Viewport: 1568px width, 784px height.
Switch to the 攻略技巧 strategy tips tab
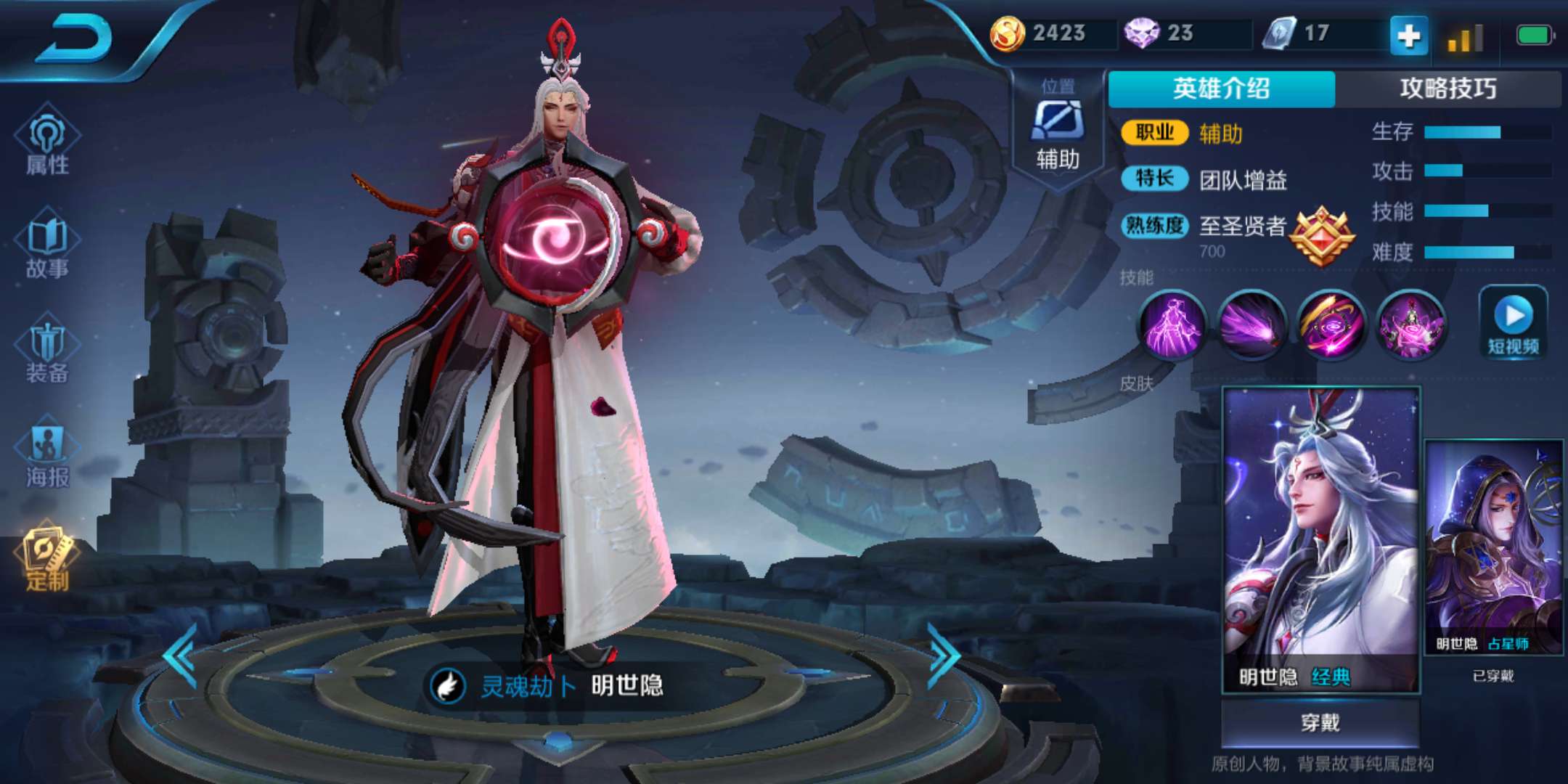click(1447, 89)
